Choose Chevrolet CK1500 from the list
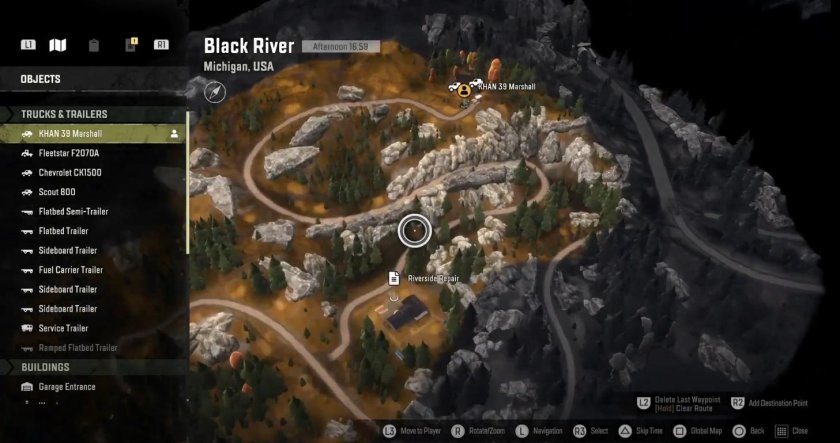 [70, 172]
